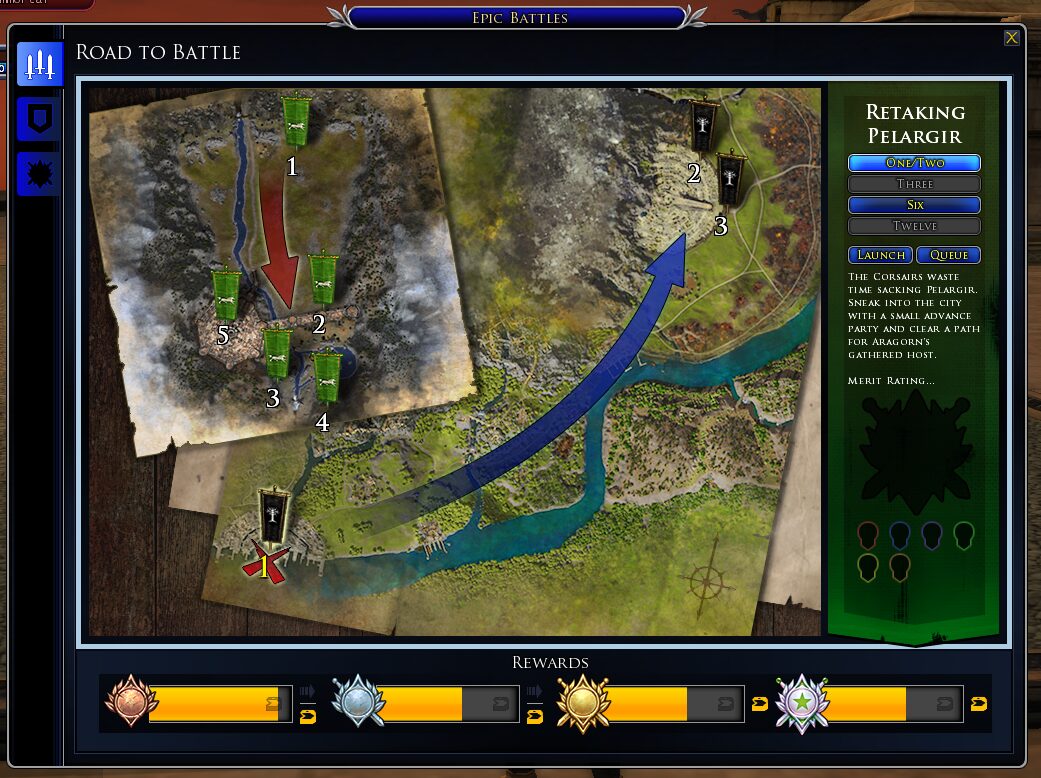The image size is (1041, 778).
Task: Click the platinum green-star medal reward
Action: coord(803,702)
